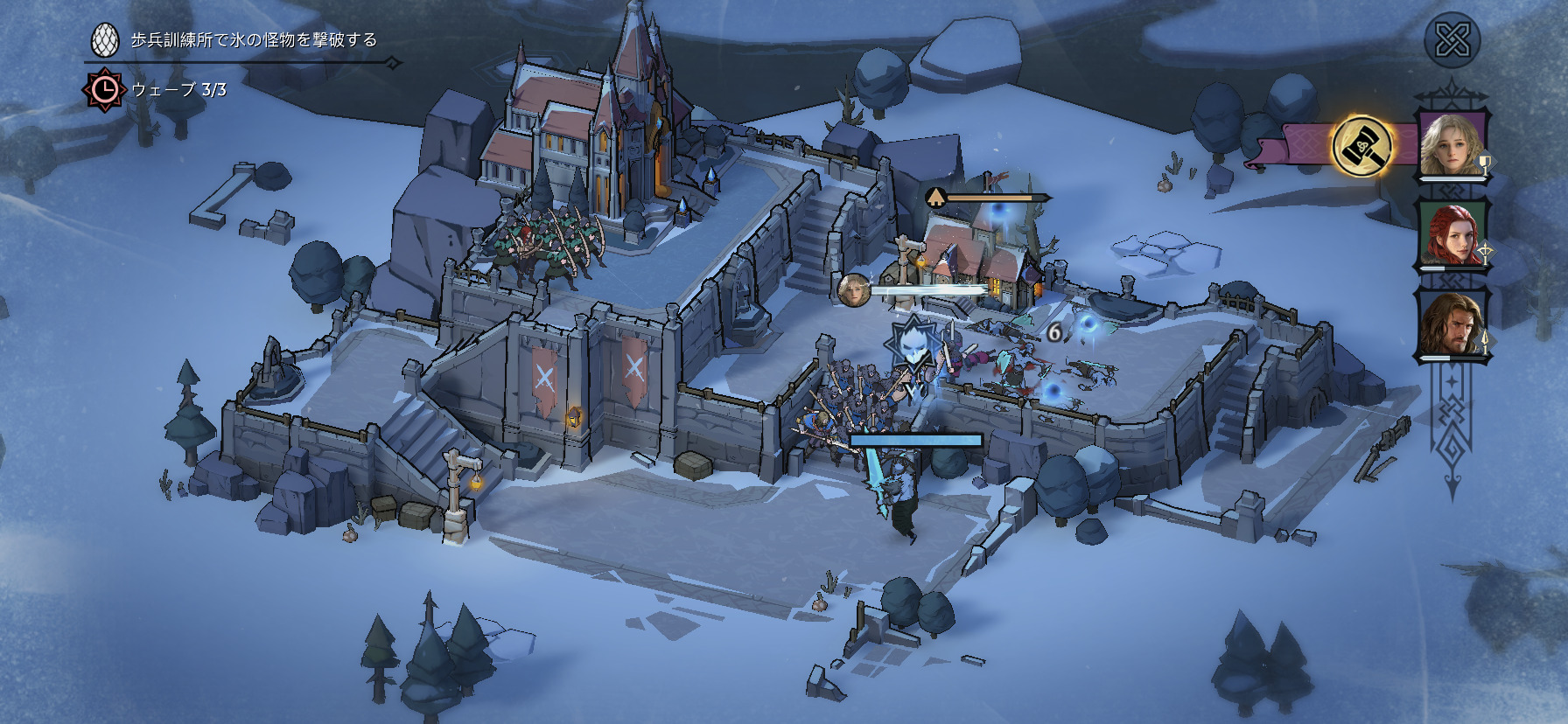Activate the golden hammer skill
The width and height of the screenshot is (1568, 724).
pyautogui.click(x=1361, y=145)
